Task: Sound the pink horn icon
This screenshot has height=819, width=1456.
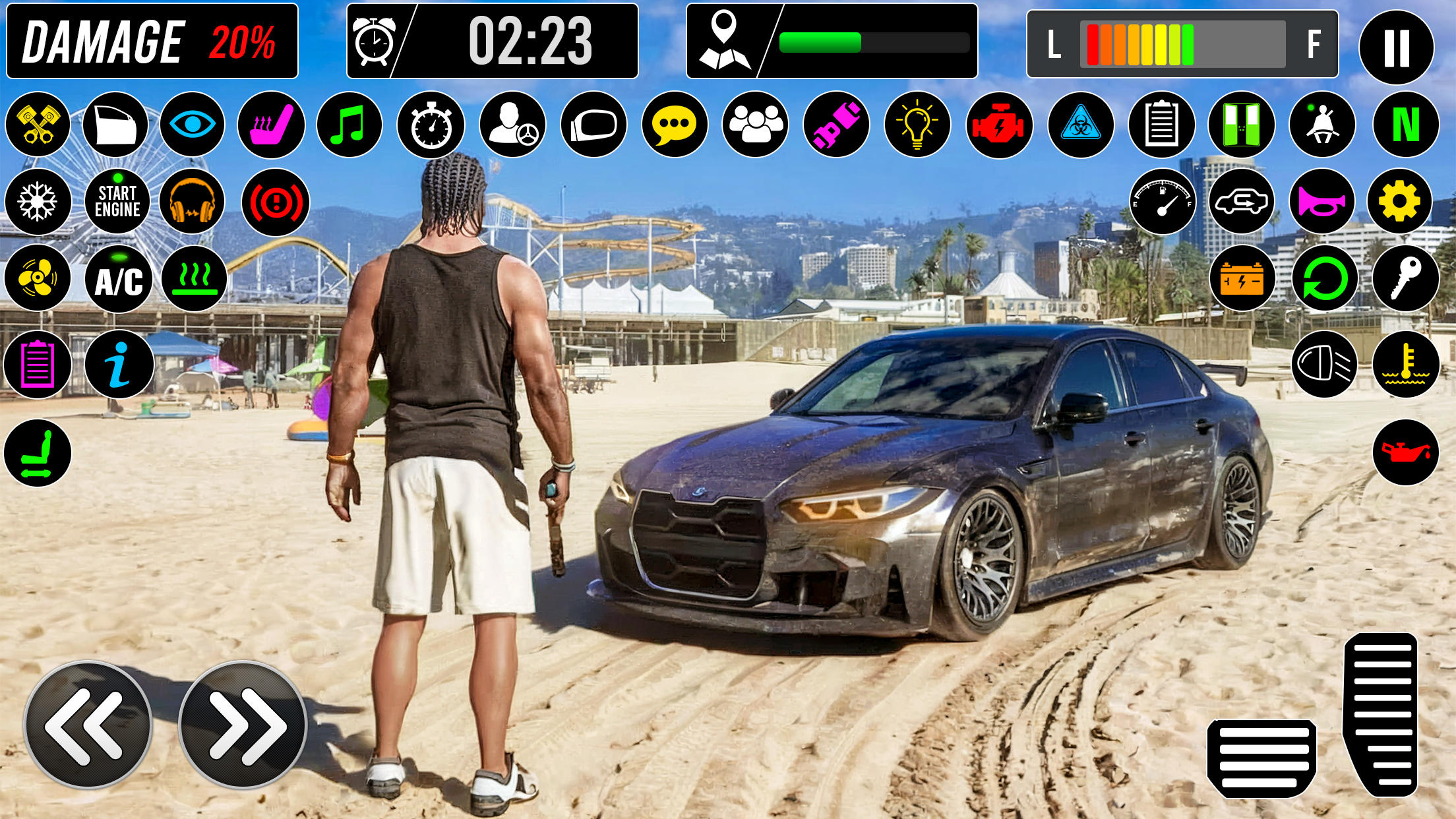Action: click(x=1321, y=201)
